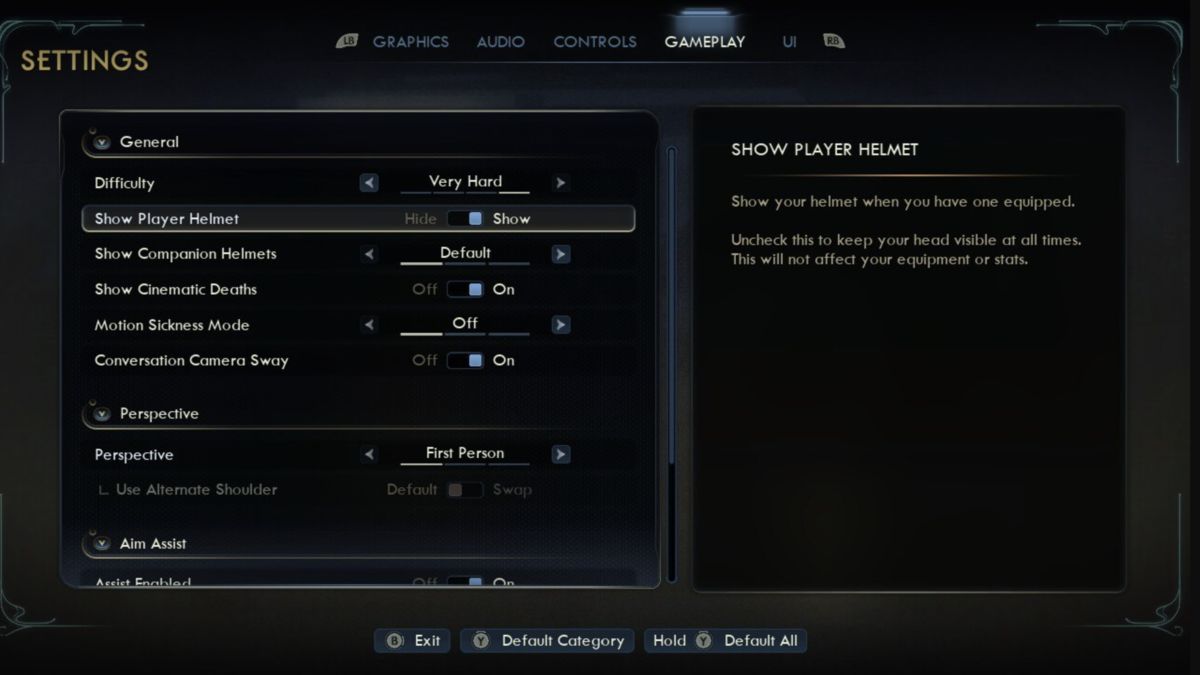Choose the Default All button
The height and width of the screenshot is (675, 1200).
(x=726, y=641)
